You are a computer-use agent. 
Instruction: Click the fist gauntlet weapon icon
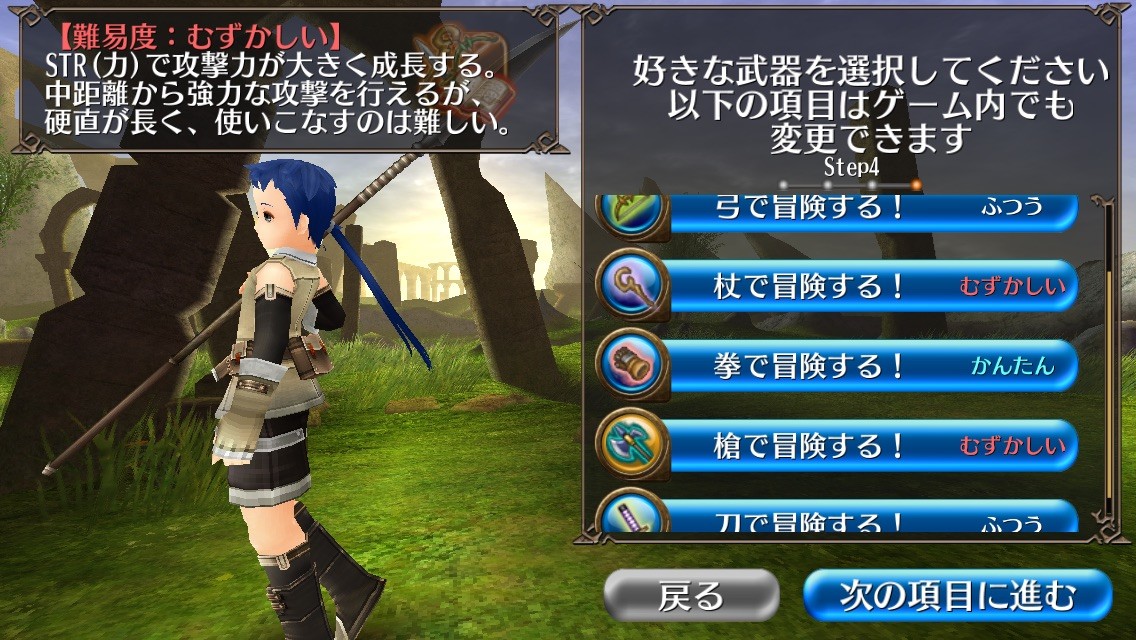(x=632, y=365)
